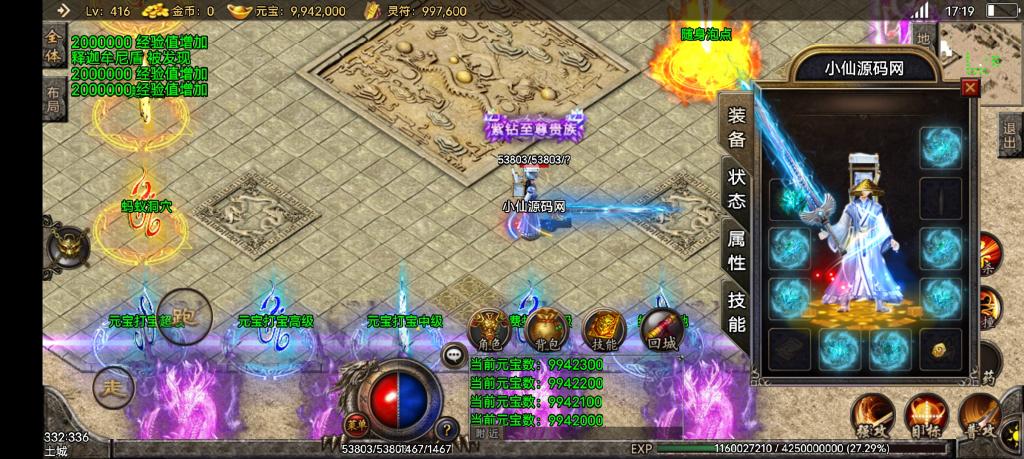Toggle the 走 (Walk) movement button
The image size is (1024, 459).
pos(113,386)
